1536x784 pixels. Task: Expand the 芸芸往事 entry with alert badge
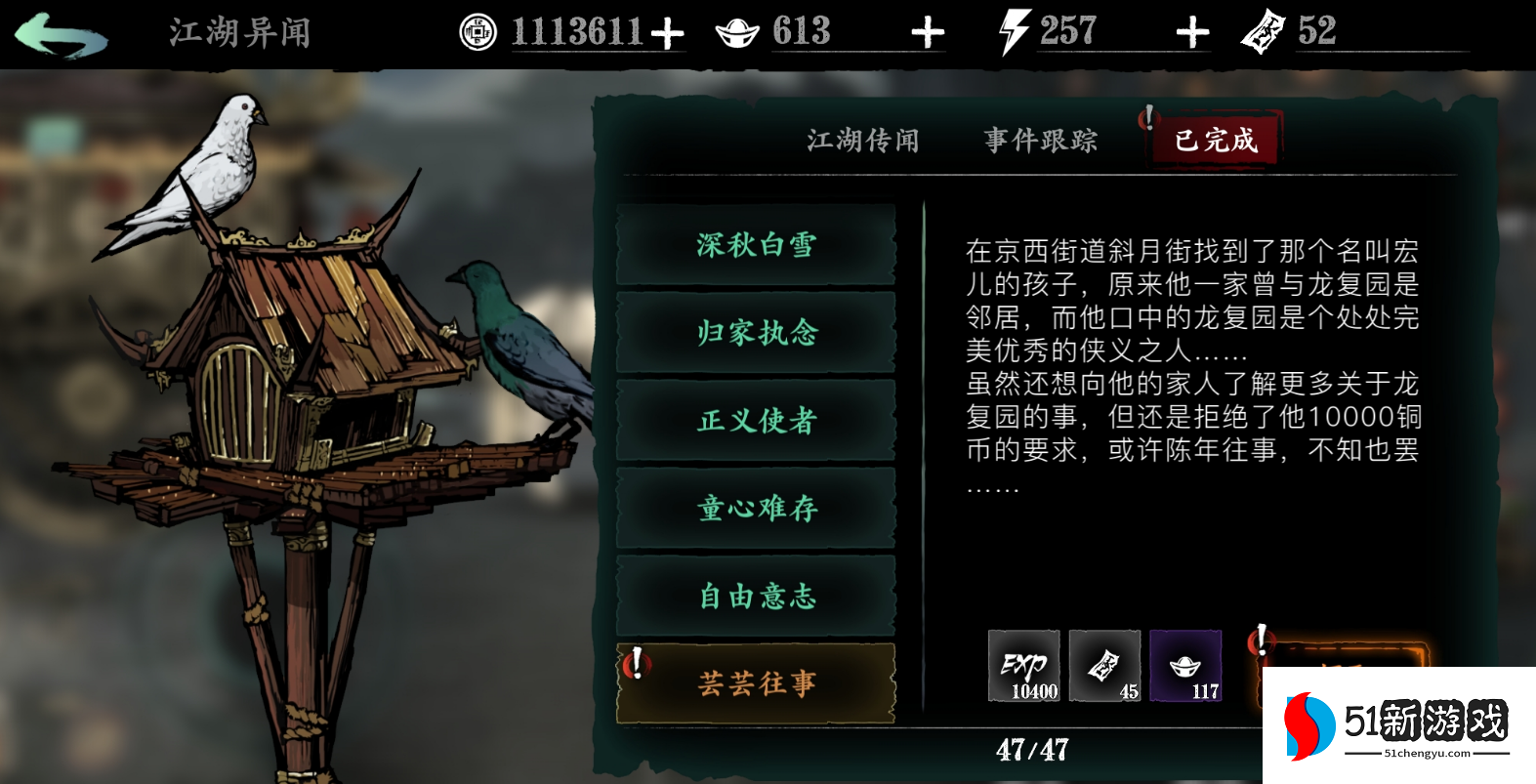(756, 684)
